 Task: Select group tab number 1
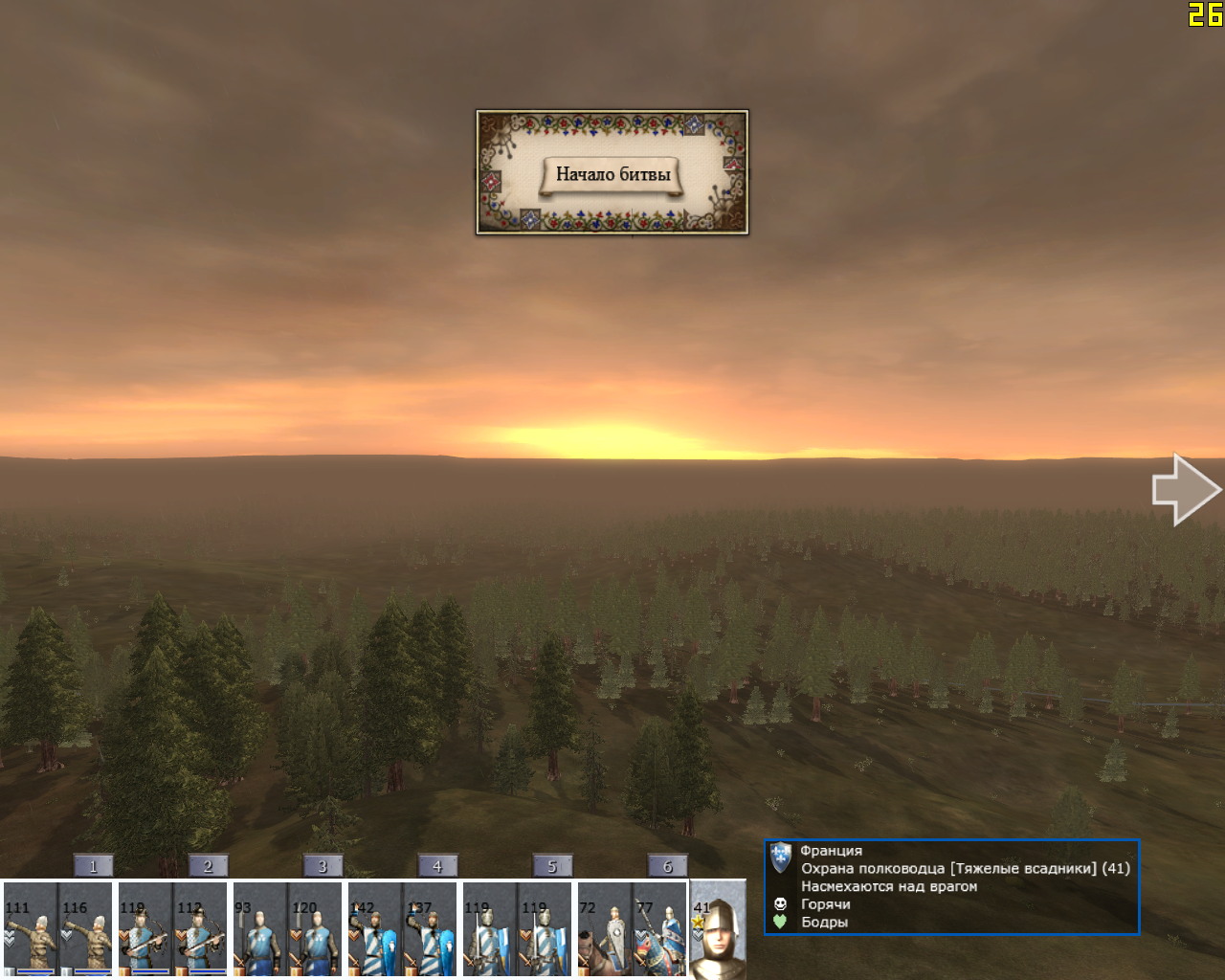(93, 866)
